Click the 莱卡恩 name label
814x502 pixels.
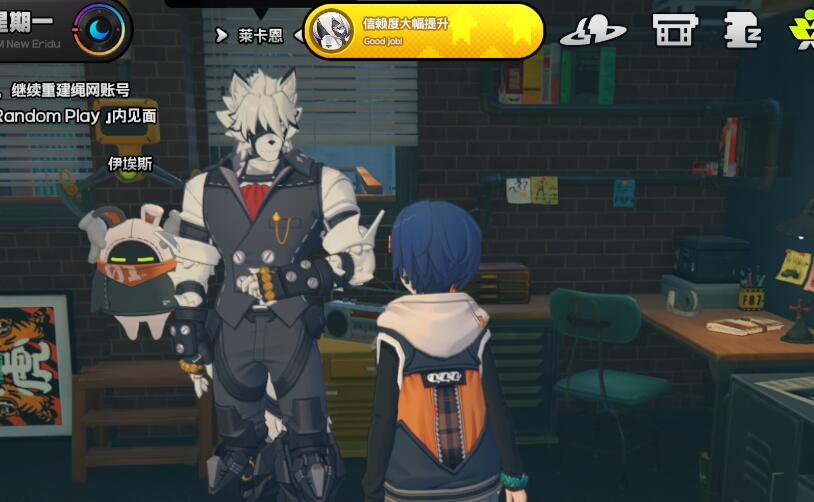(x=261, y=35)
